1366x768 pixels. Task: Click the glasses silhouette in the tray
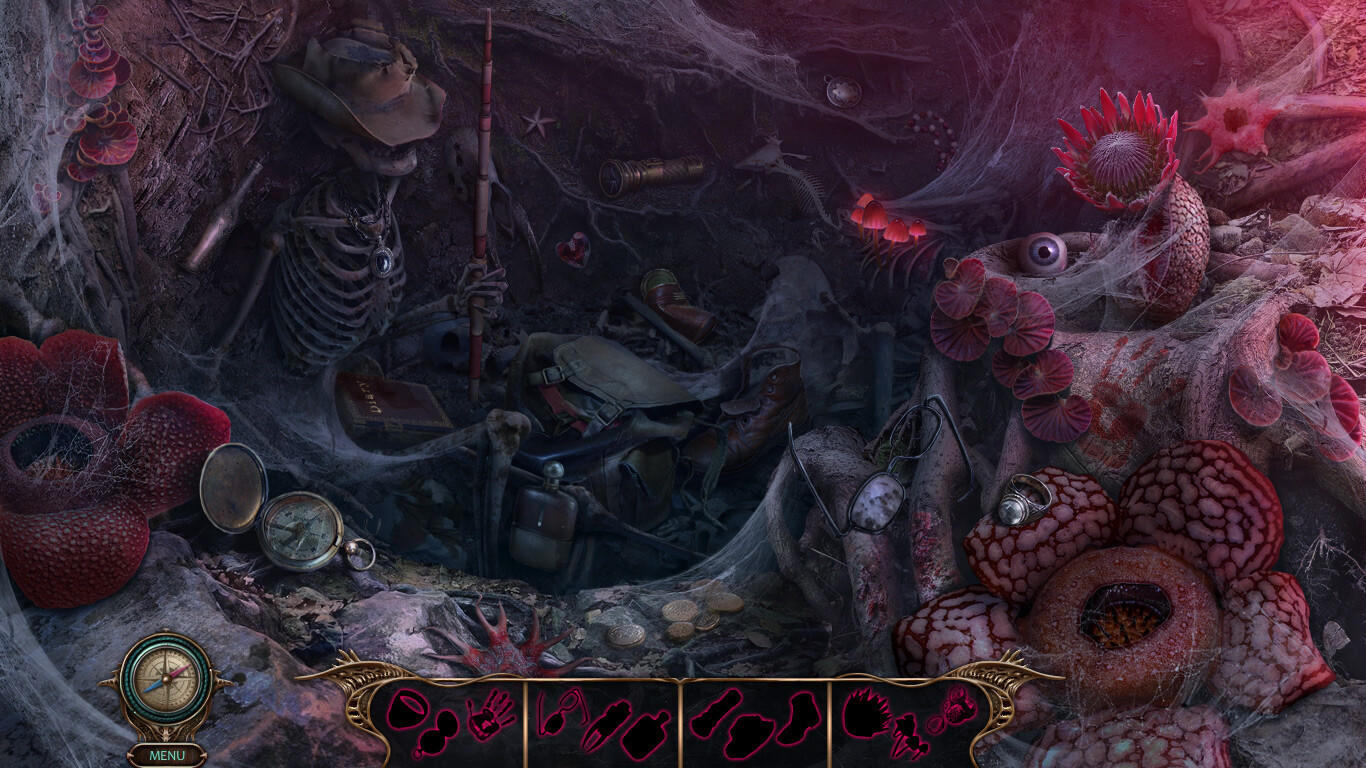click(x=559, y=712)
